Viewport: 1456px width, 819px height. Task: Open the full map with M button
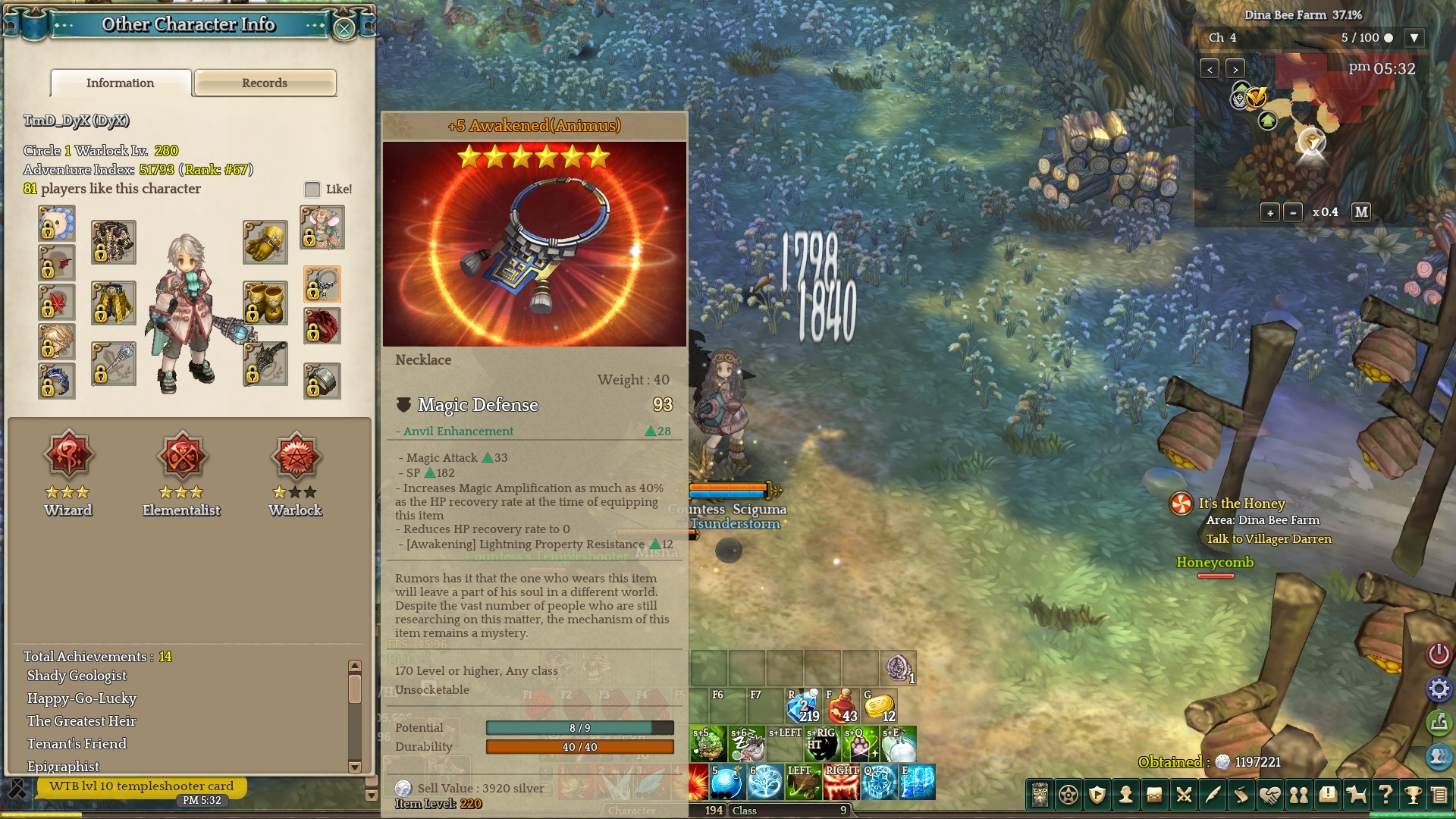(x=1361, y=212)
